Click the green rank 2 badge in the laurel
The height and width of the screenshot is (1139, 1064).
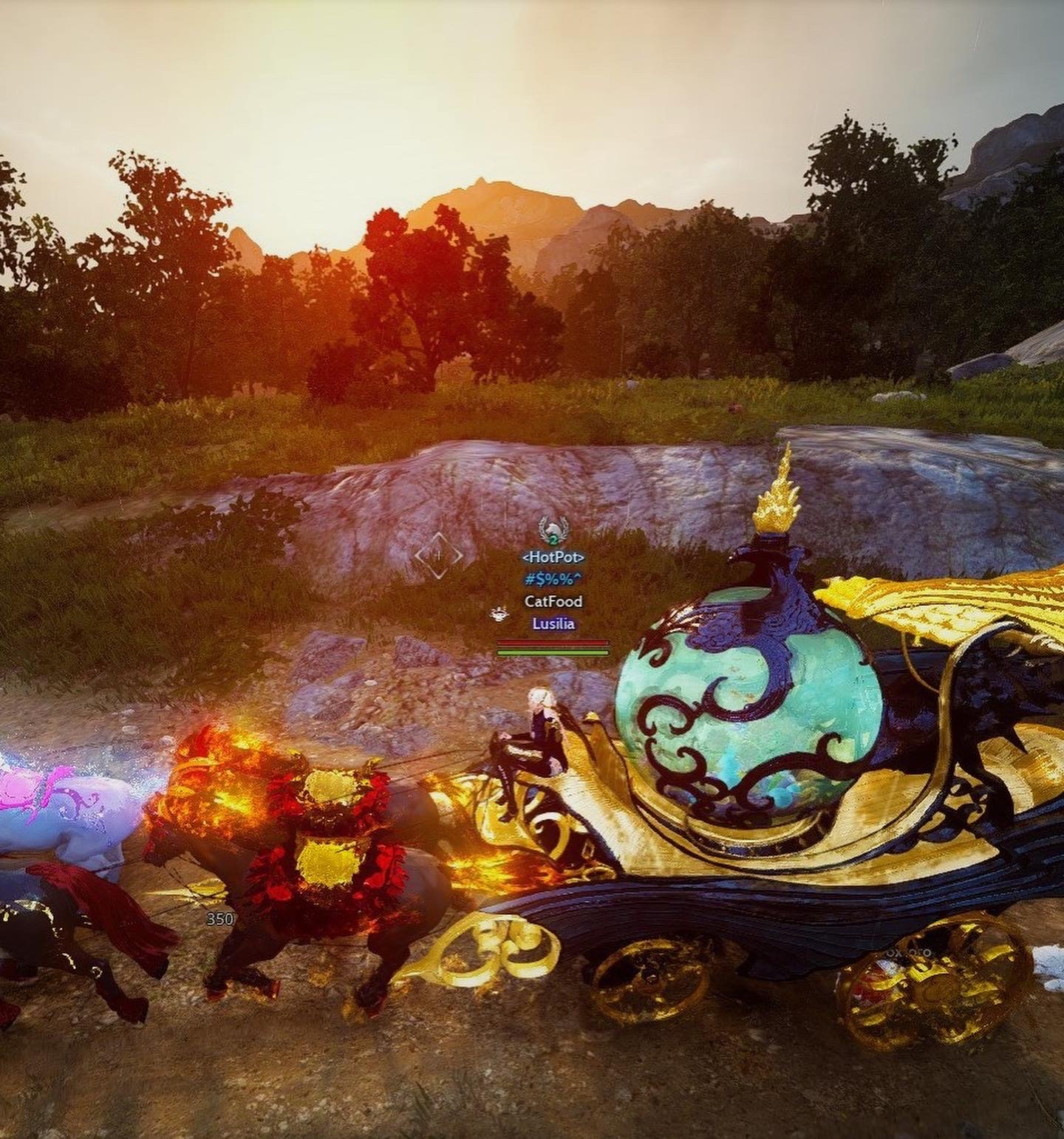pyautogui.click(x=553, y=539)
